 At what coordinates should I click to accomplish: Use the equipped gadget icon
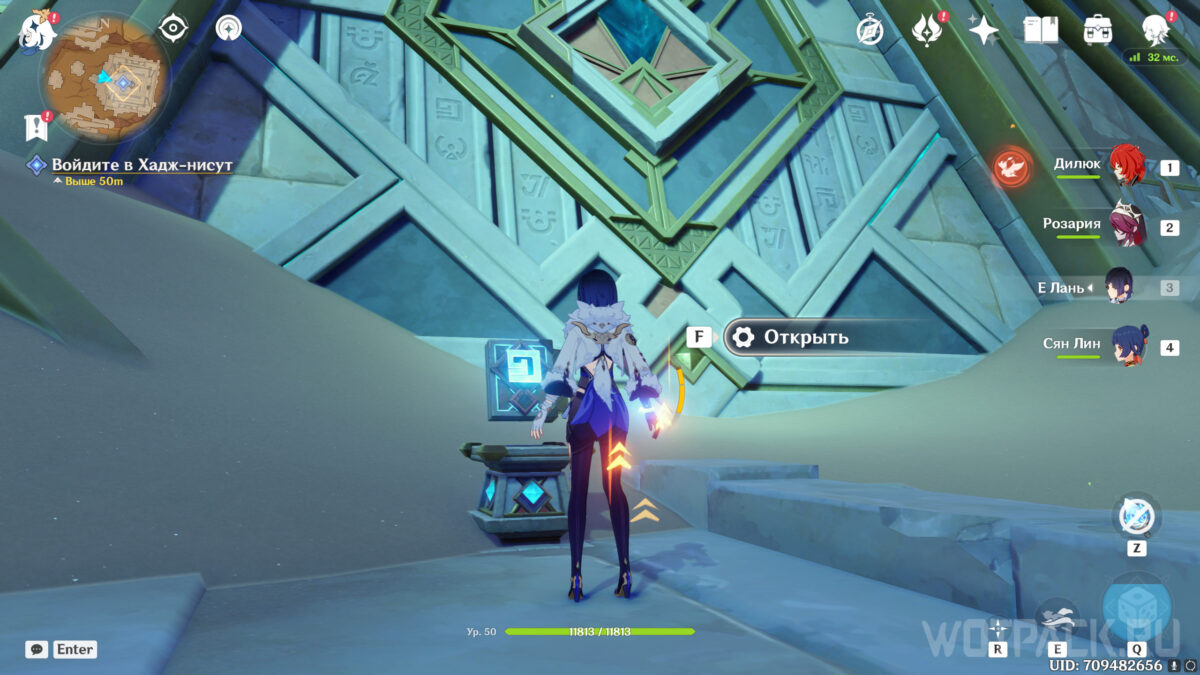pyautogui.click(x=1136, y=517)
